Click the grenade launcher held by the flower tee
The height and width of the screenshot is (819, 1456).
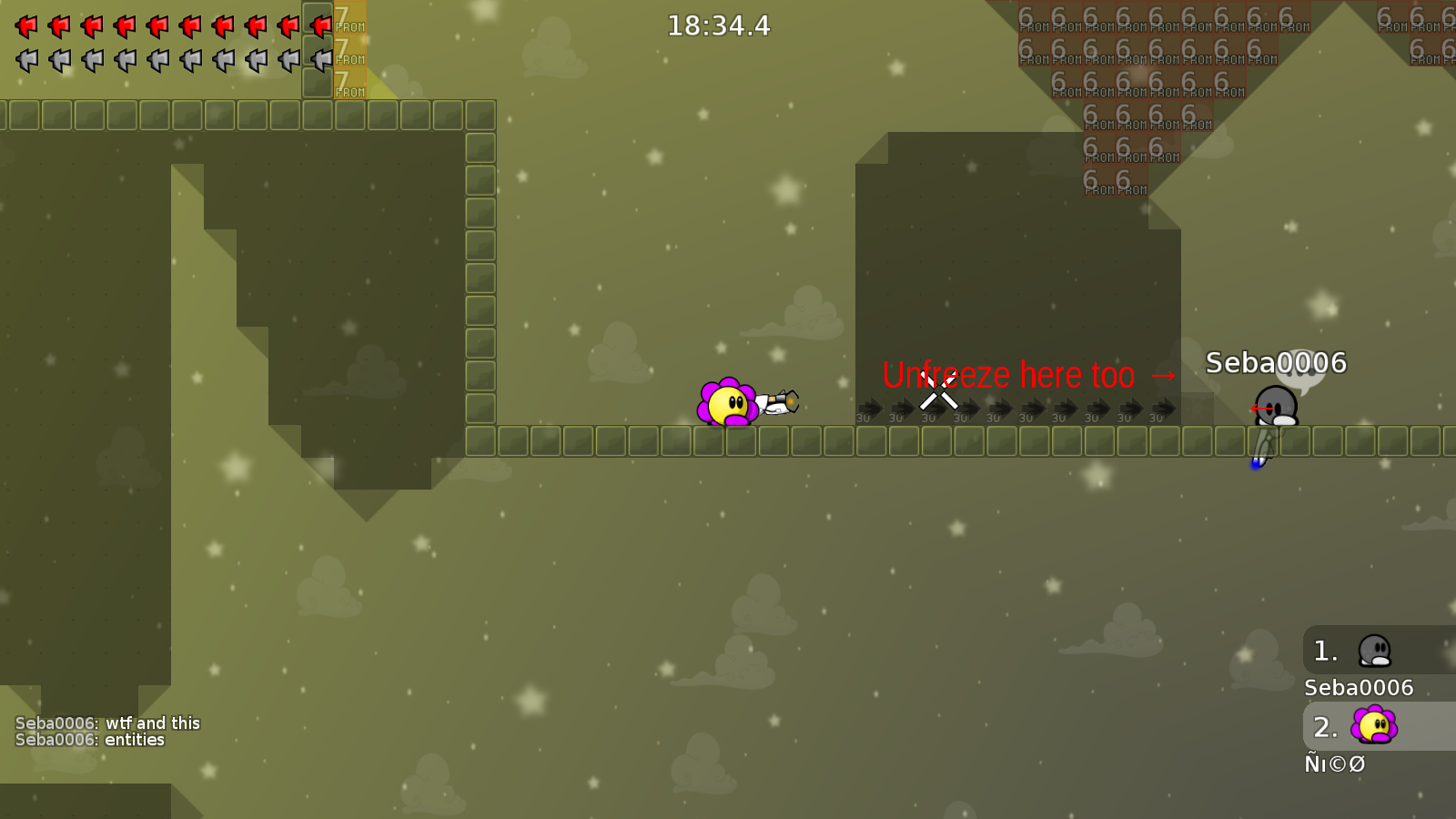coord(779,402)
